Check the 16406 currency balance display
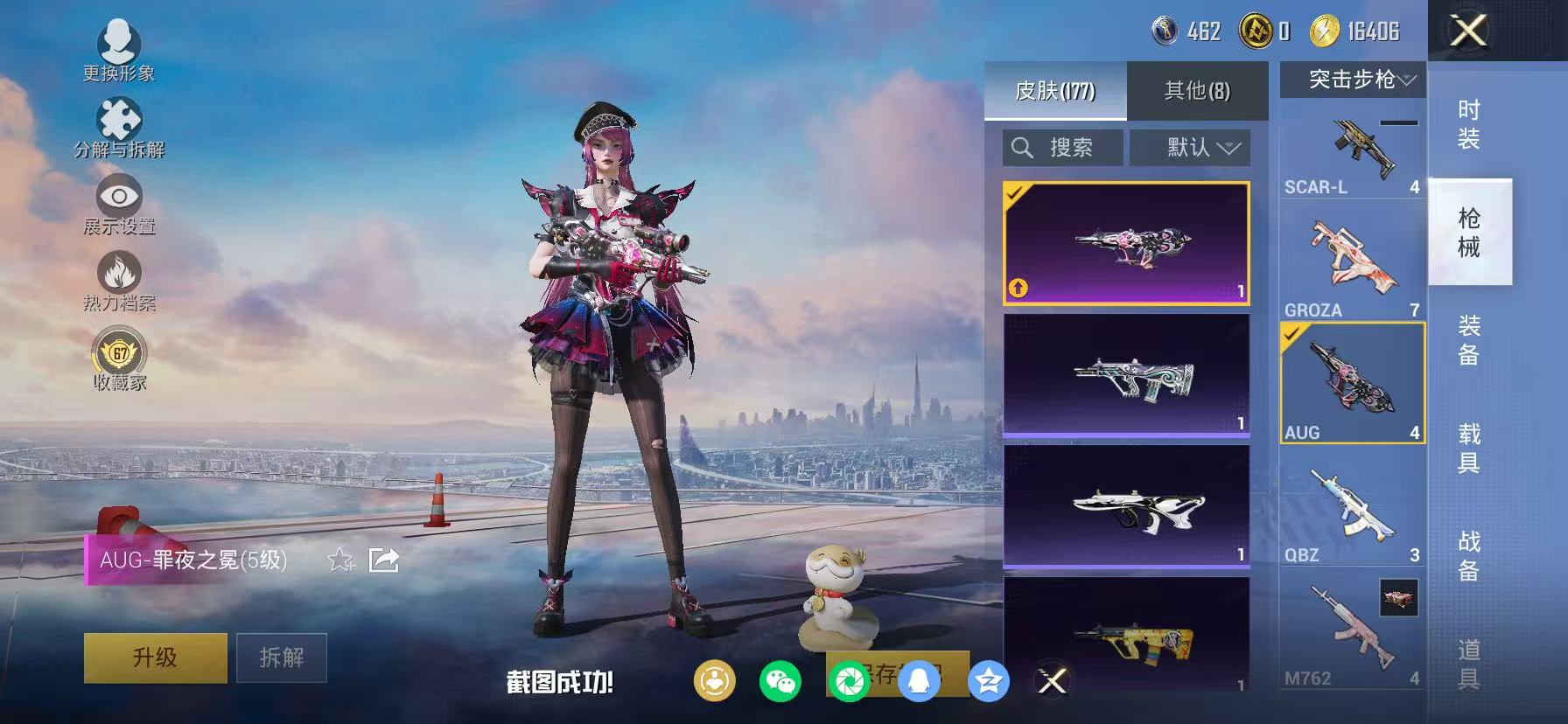The image size is (1568, 724). pos(1360,31)
